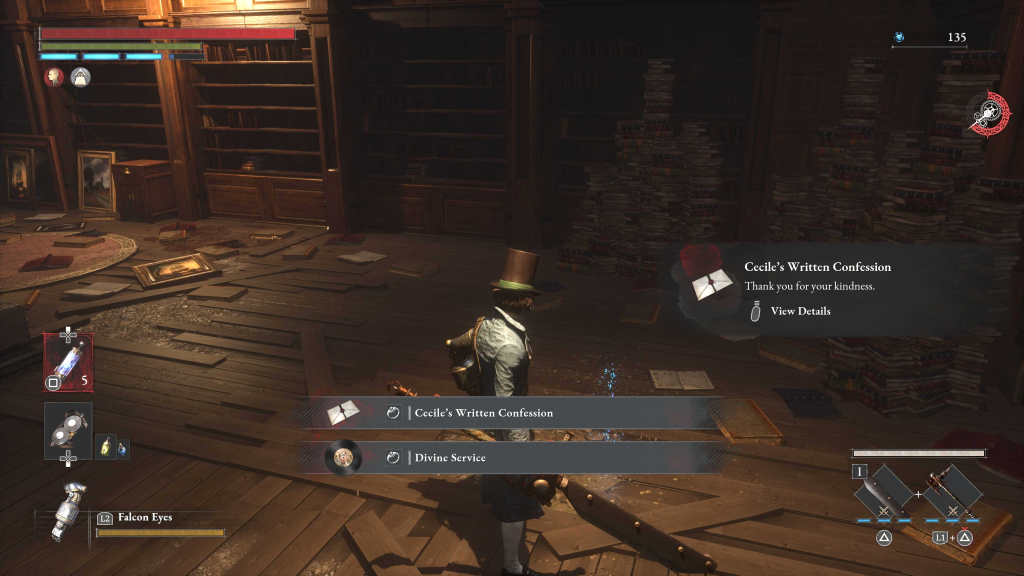
Task: Click the white hooded buff icon
Action: tap(78, 76)
